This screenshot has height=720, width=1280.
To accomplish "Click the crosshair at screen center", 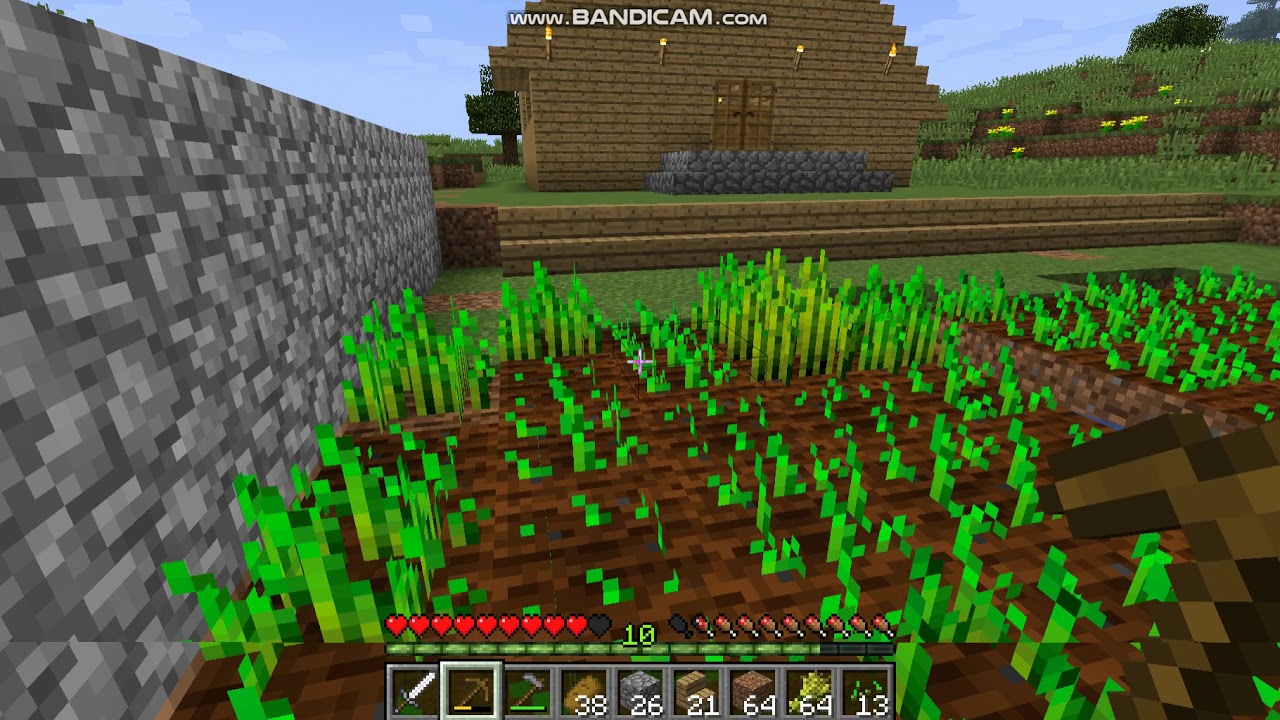I will 640,360.
